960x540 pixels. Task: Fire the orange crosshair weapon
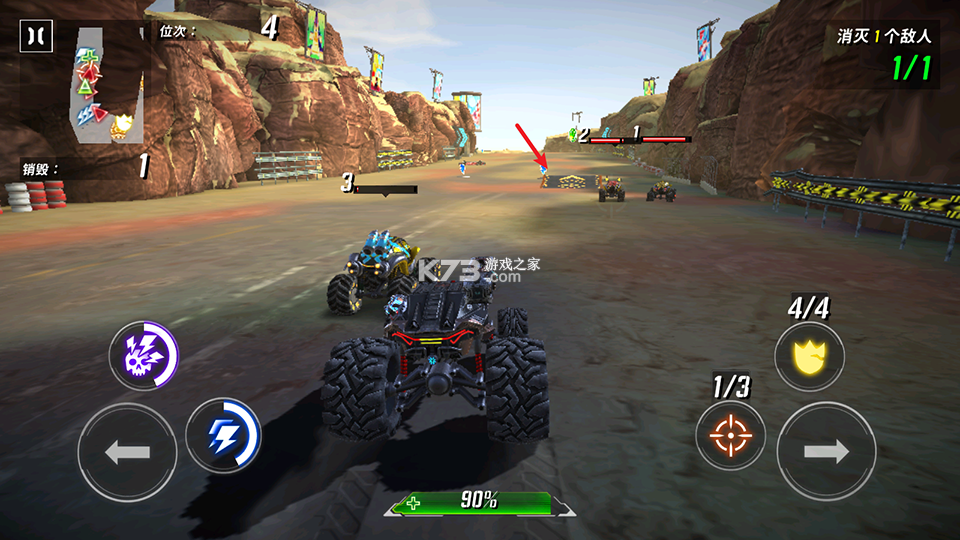click(731, 436)
